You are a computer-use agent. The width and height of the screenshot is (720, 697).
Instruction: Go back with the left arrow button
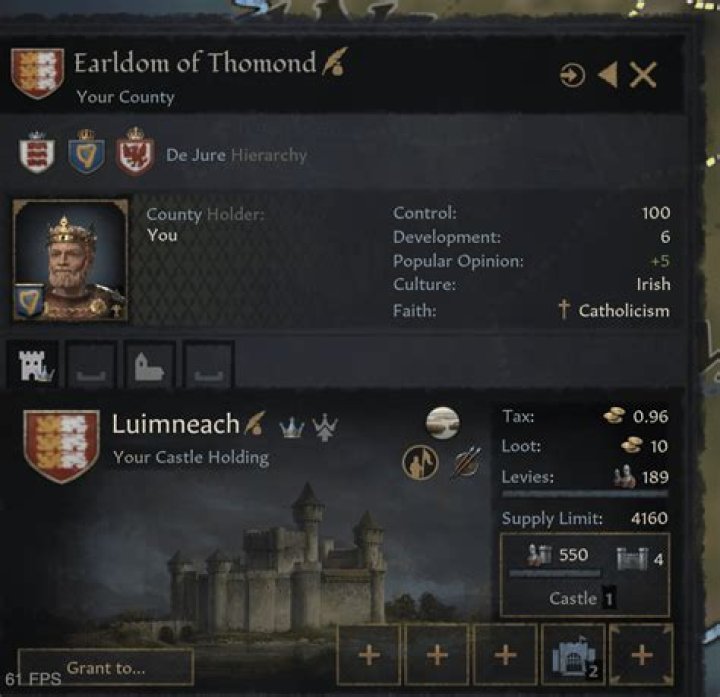(608, 74)
